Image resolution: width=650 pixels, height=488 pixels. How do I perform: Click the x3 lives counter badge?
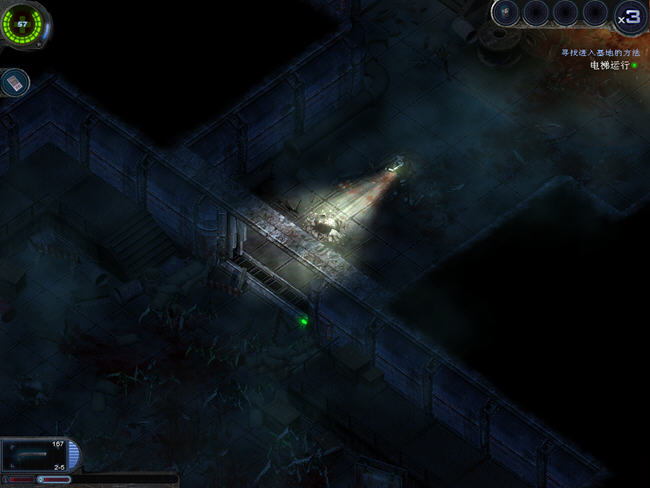629,17
